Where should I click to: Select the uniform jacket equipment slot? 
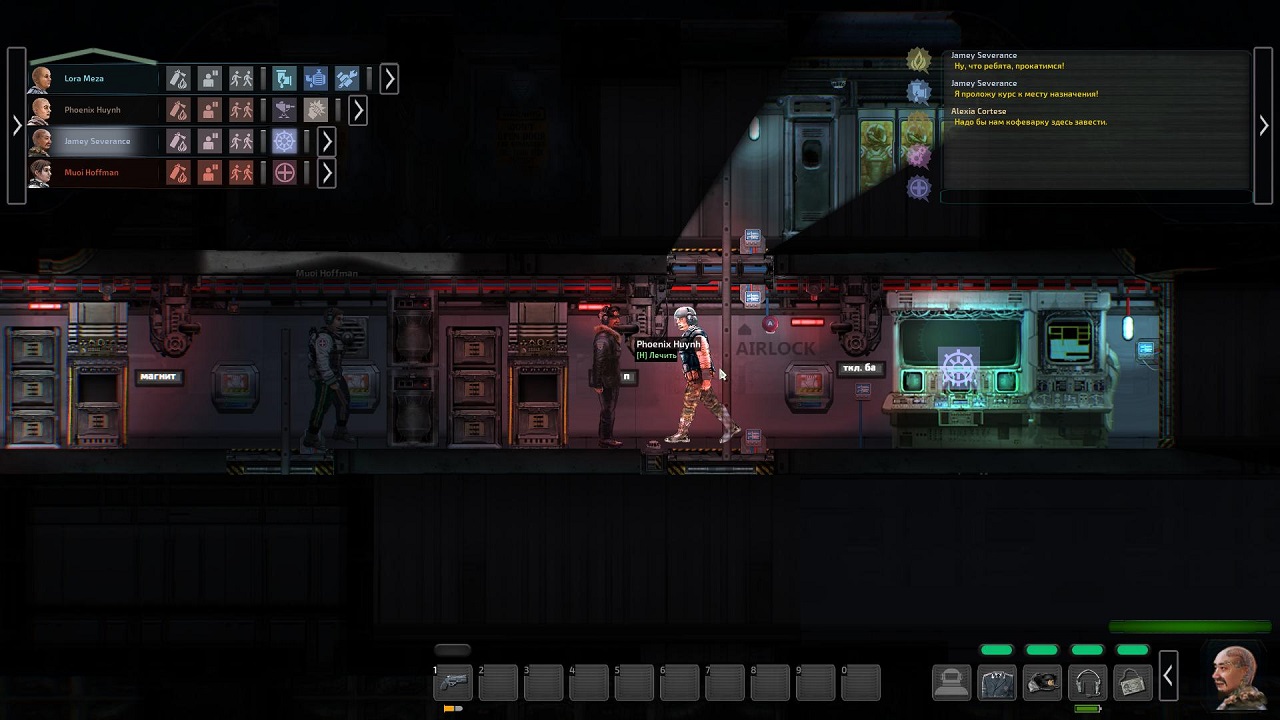(x=997, y=682)
